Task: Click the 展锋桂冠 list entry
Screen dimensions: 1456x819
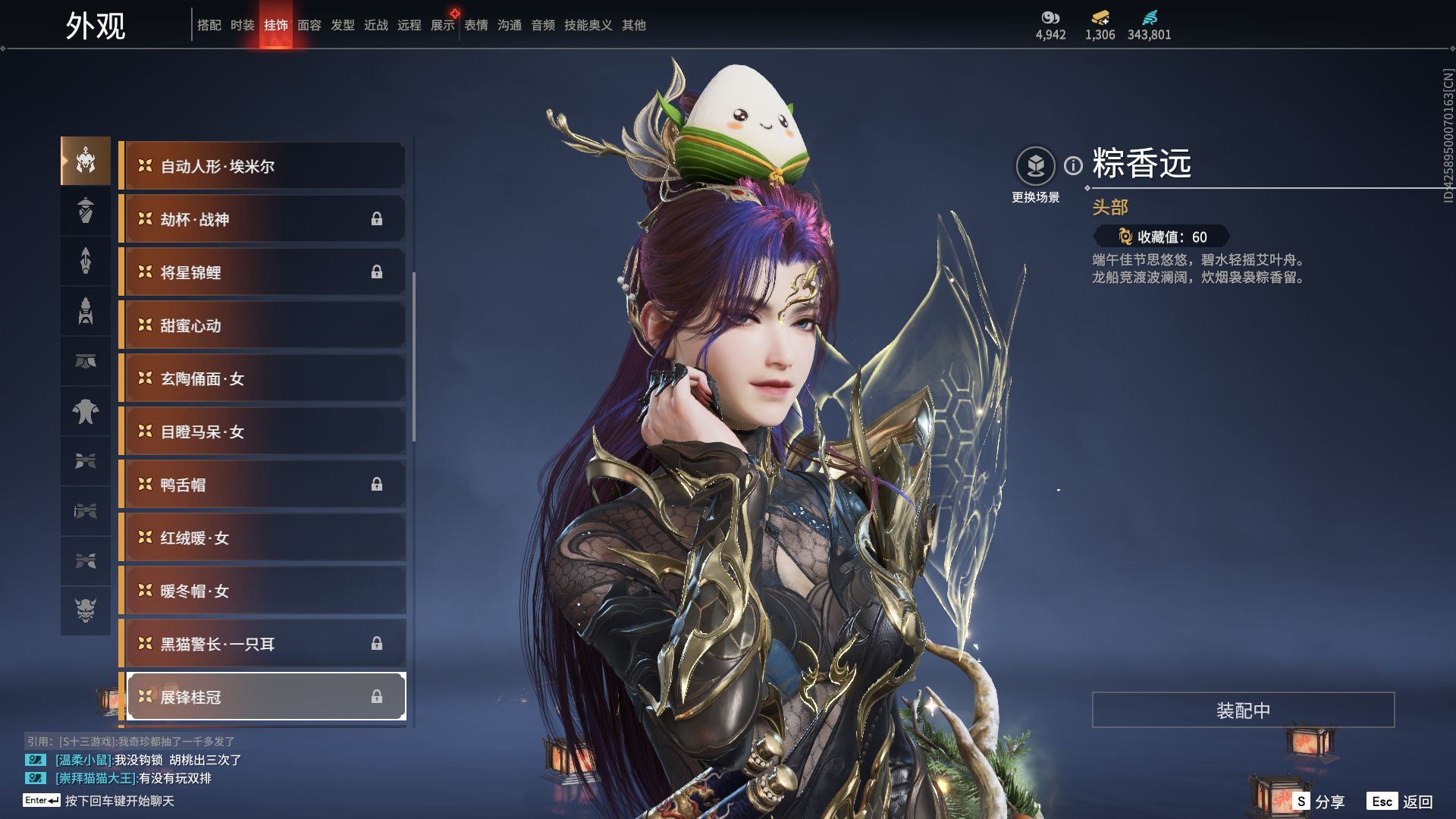Action: [264, 697]
